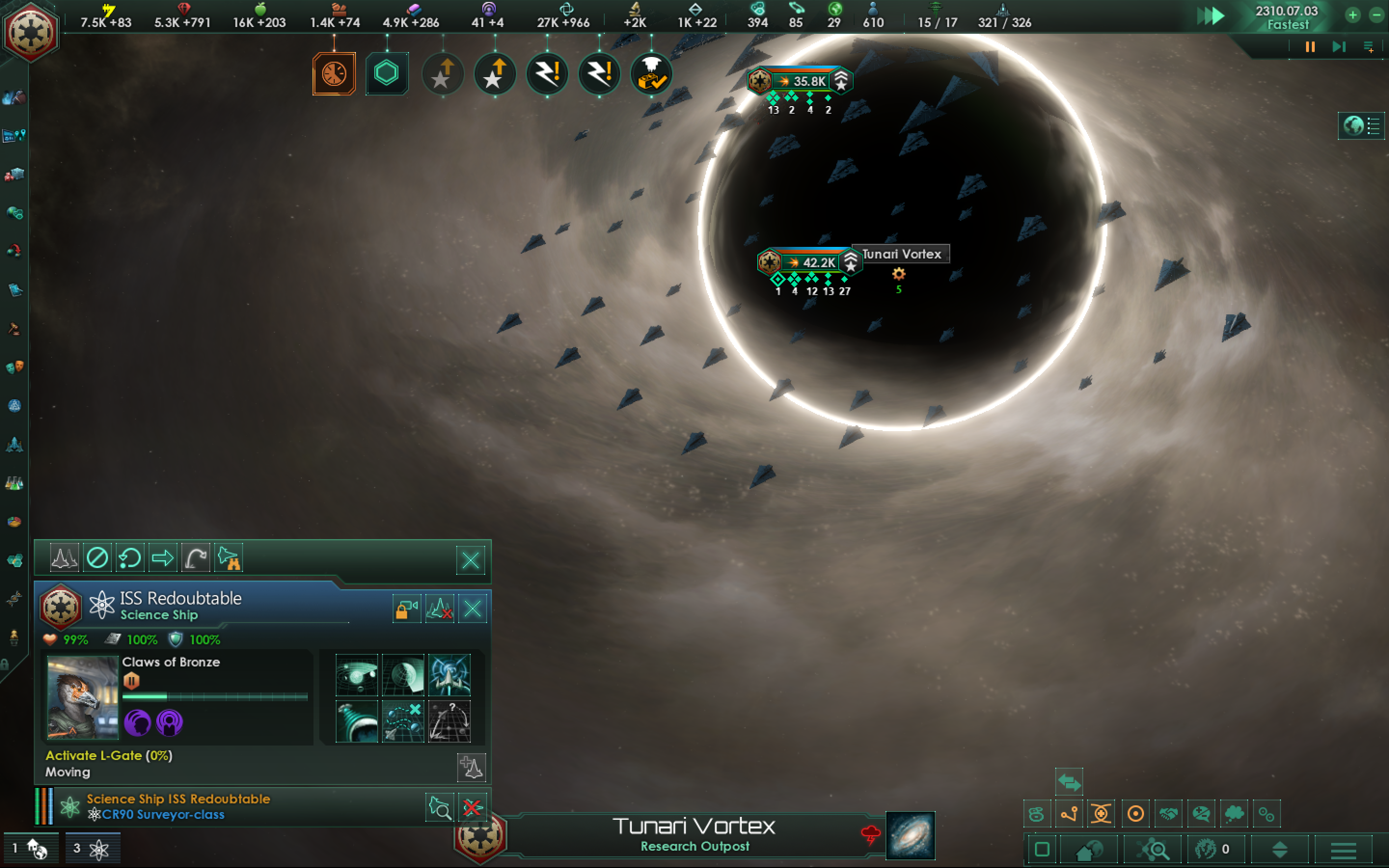
Task: Click the cancel orders icon in ship command bar
Action: tap(97, 557)
